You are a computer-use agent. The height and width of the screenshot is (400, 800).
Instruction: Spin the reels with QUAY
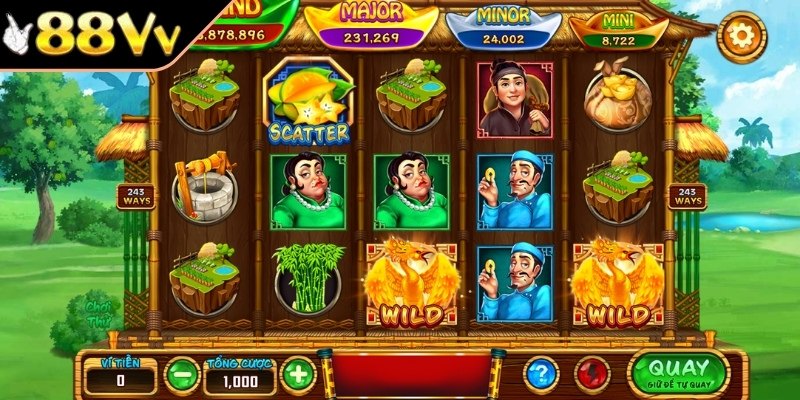coord(679,373)
